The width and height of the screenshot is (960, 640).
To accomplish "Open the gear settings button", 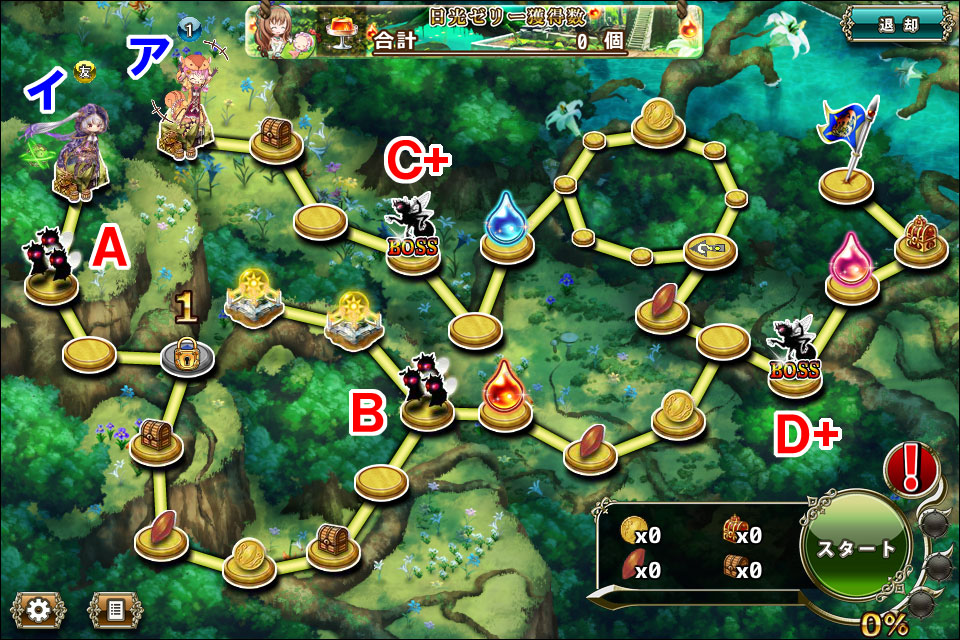I will click(x=38, y=608).
